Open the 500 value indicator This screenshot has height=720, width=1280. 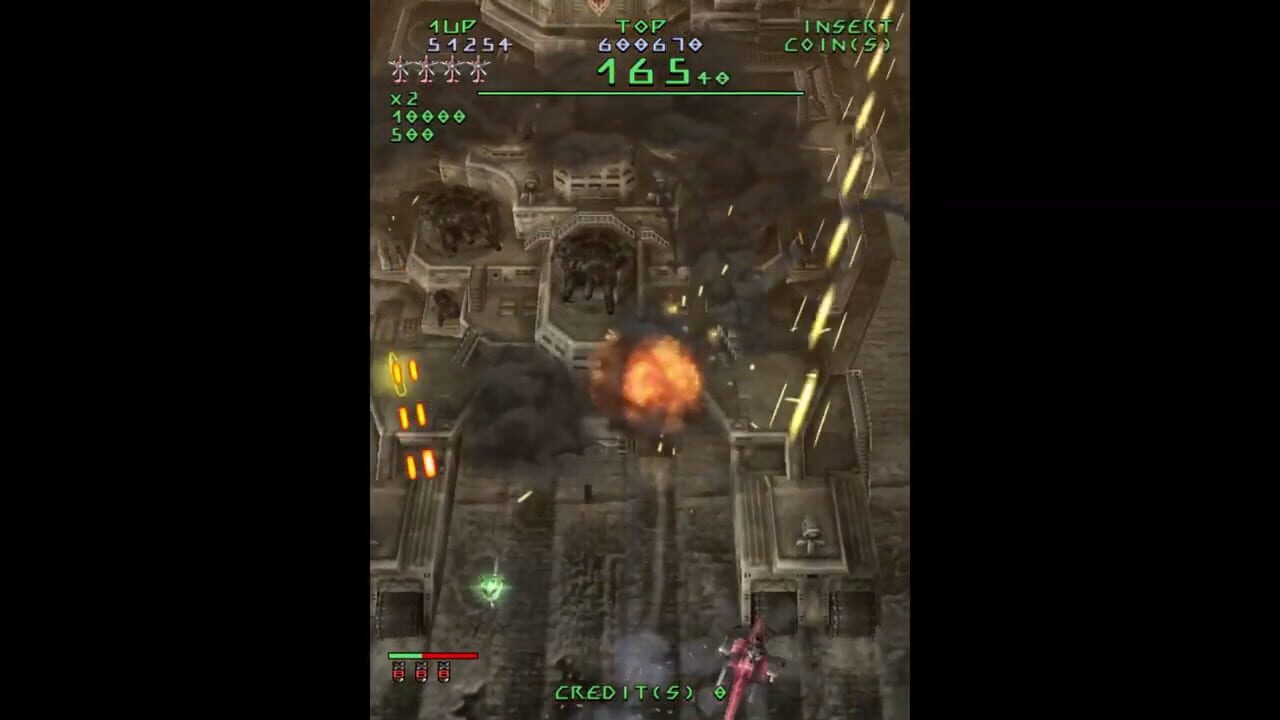tap(410, 135)
